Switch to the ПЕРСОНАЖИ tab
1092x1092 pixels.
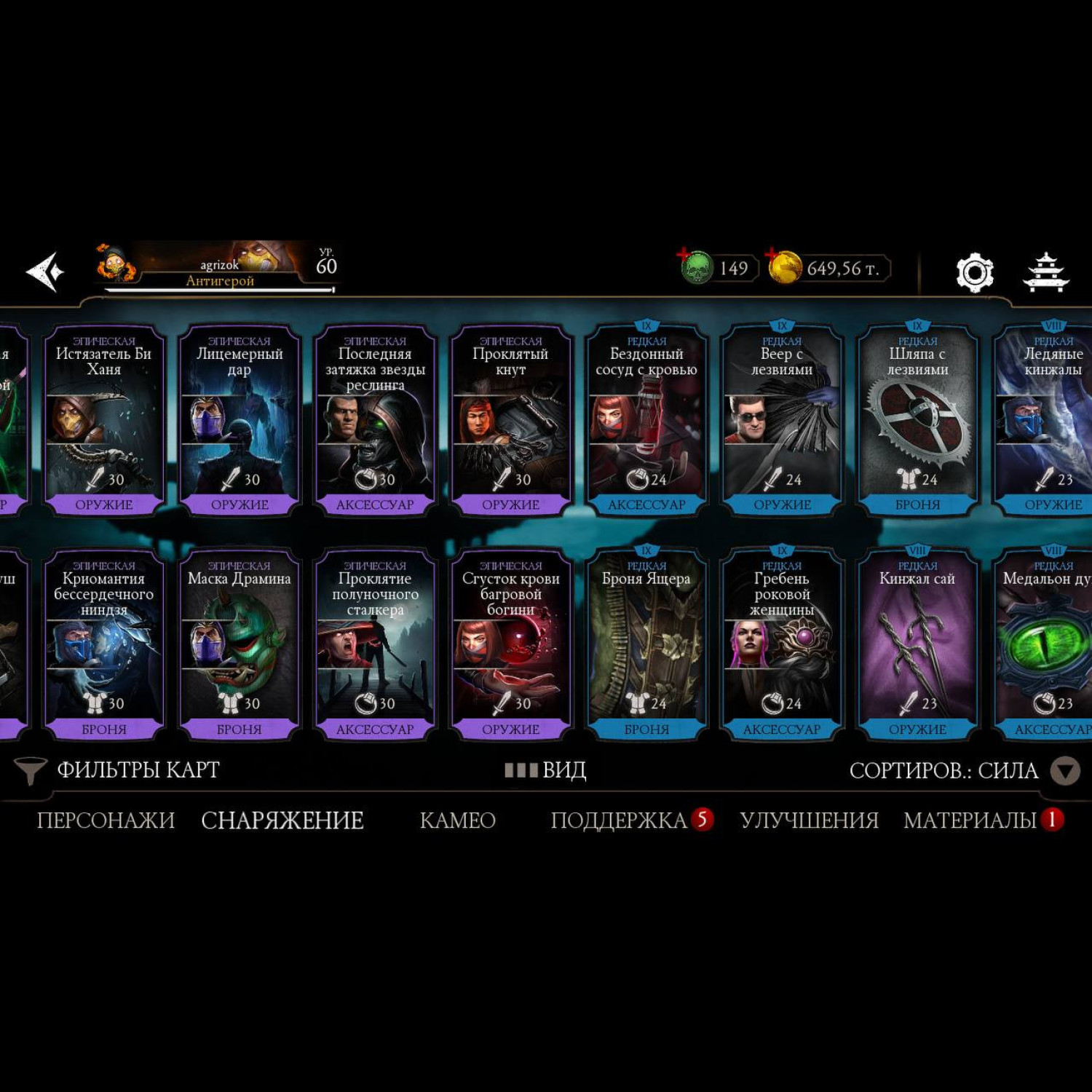(x=106, y=820)
